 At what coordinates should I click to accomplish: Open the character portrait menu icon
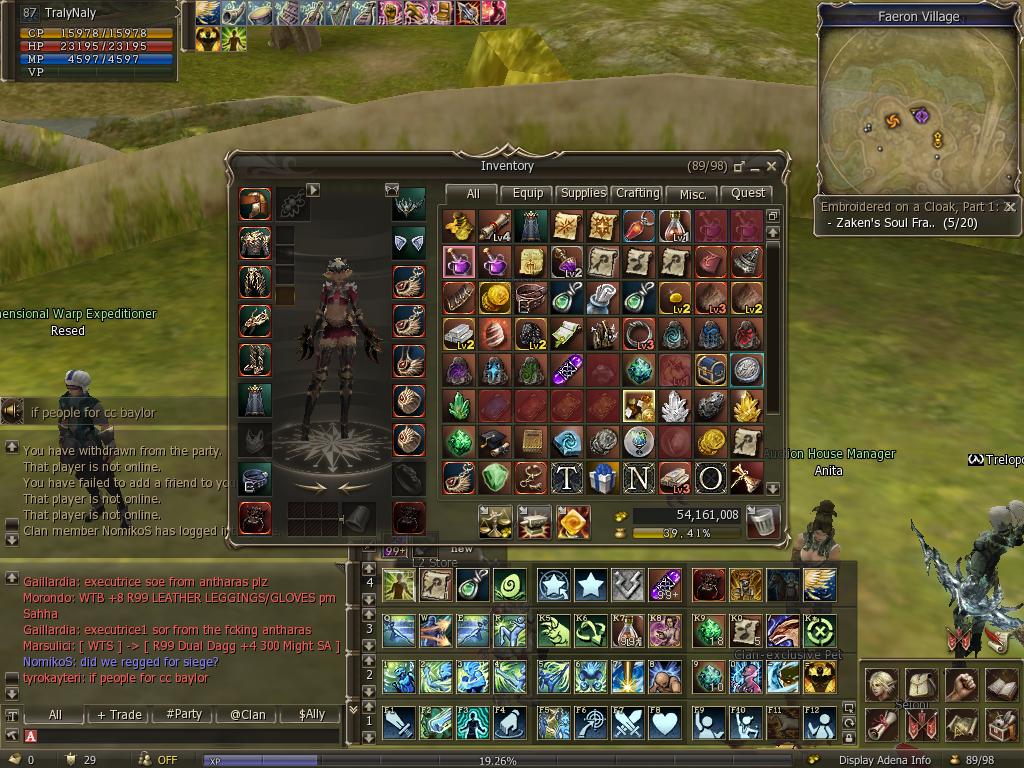click(881, 685)
